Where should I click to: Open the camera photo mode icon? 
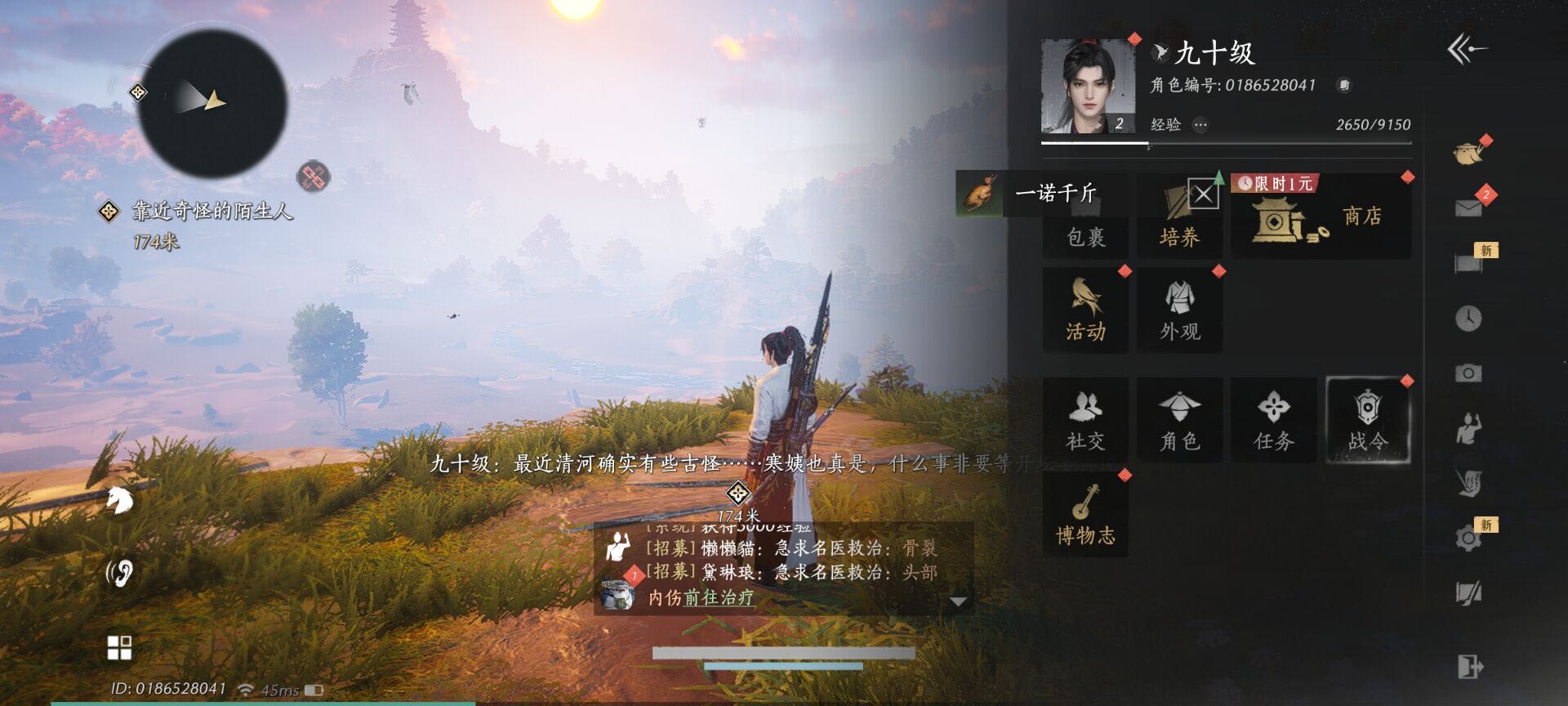click(1468, 373)
